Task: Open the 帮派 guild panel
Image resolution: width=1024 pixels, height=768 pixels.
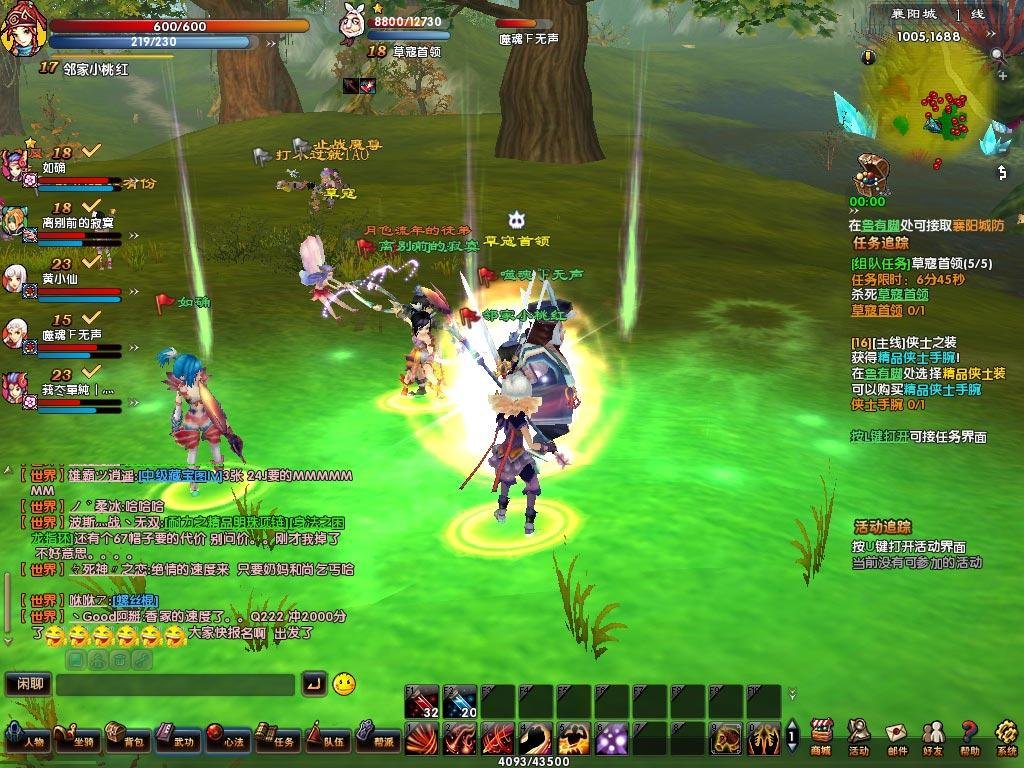Action: (378, 739)
